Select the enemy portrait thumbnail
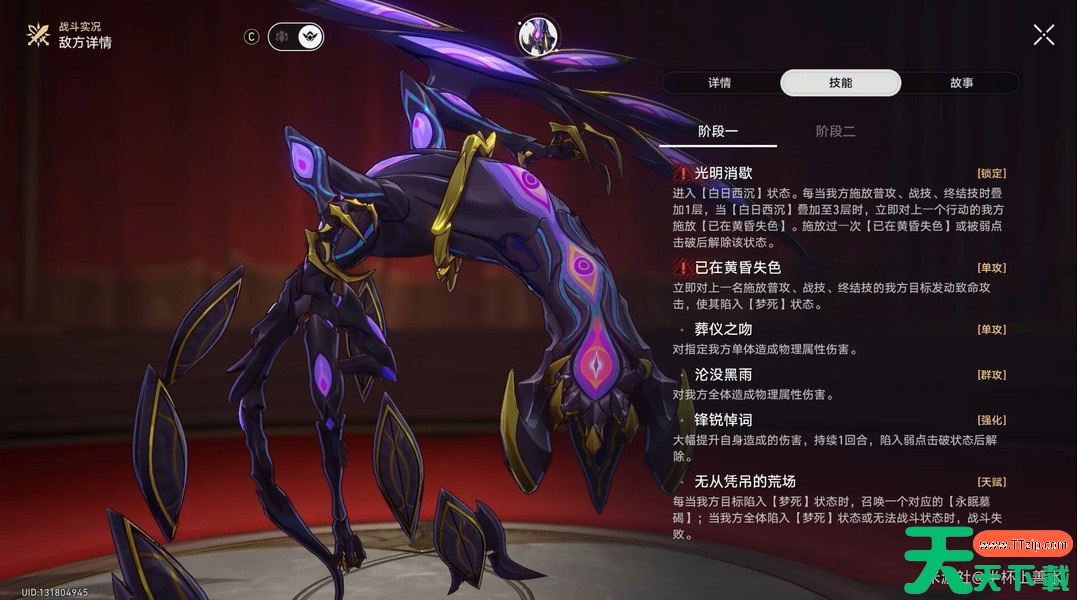The width and height of the screenshot is (1077, 600). click(537, 36)
